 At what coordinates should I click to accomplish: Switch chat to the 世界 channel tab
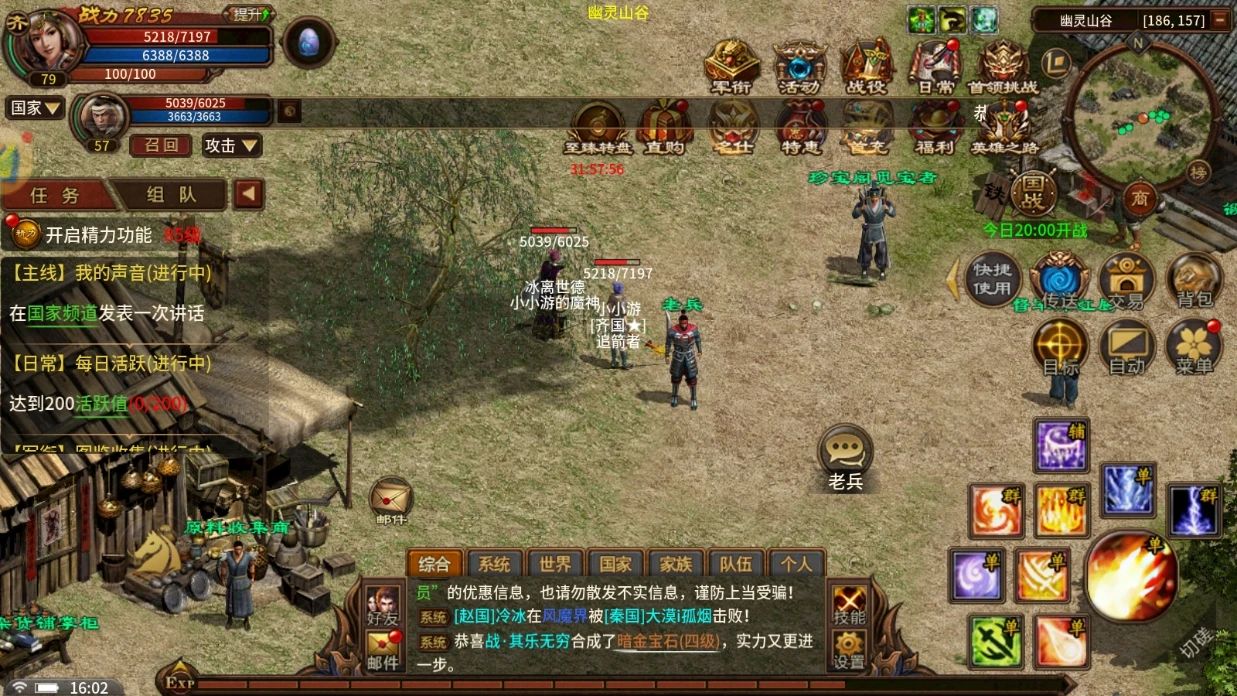point(550,564)
